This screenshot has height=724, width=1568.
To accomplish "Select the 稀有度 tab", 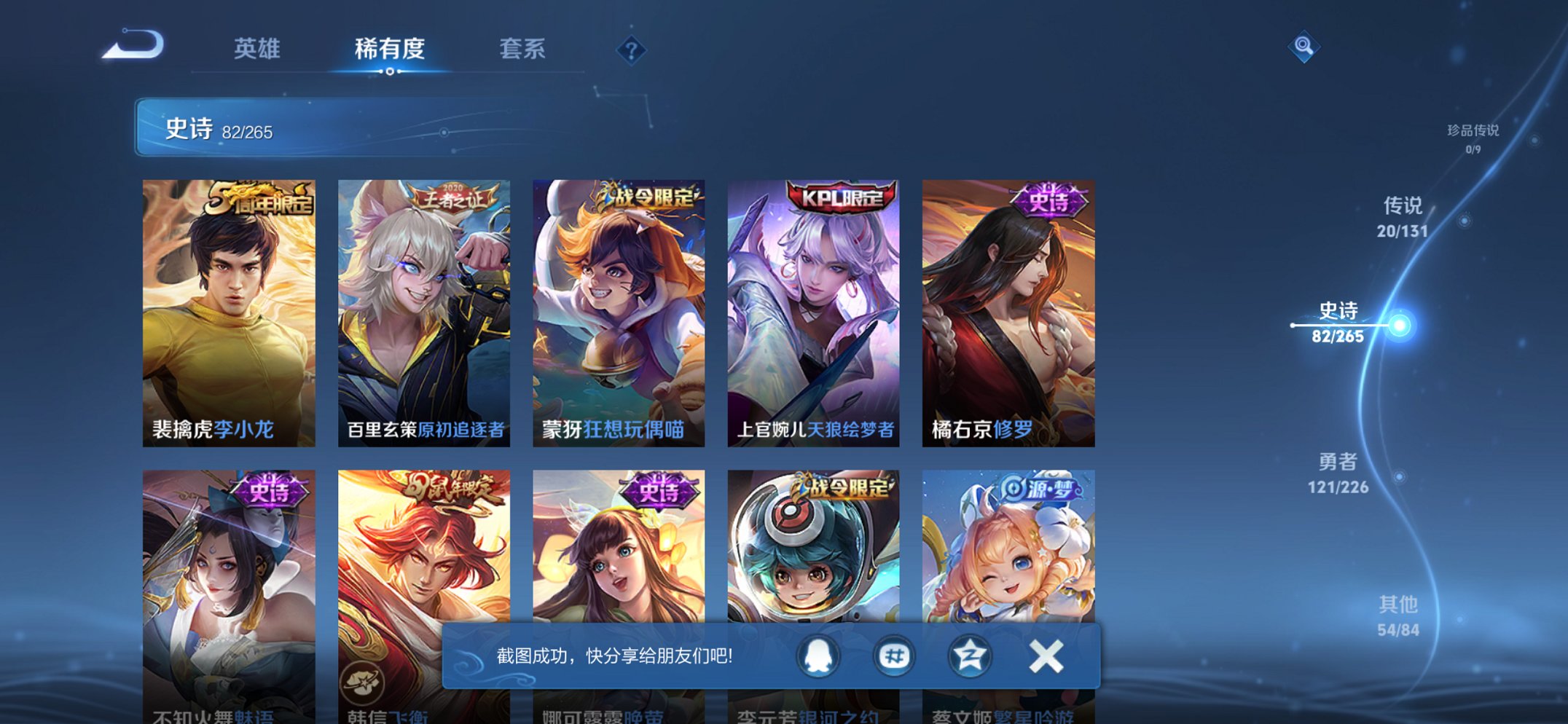I will click(391, 50).
